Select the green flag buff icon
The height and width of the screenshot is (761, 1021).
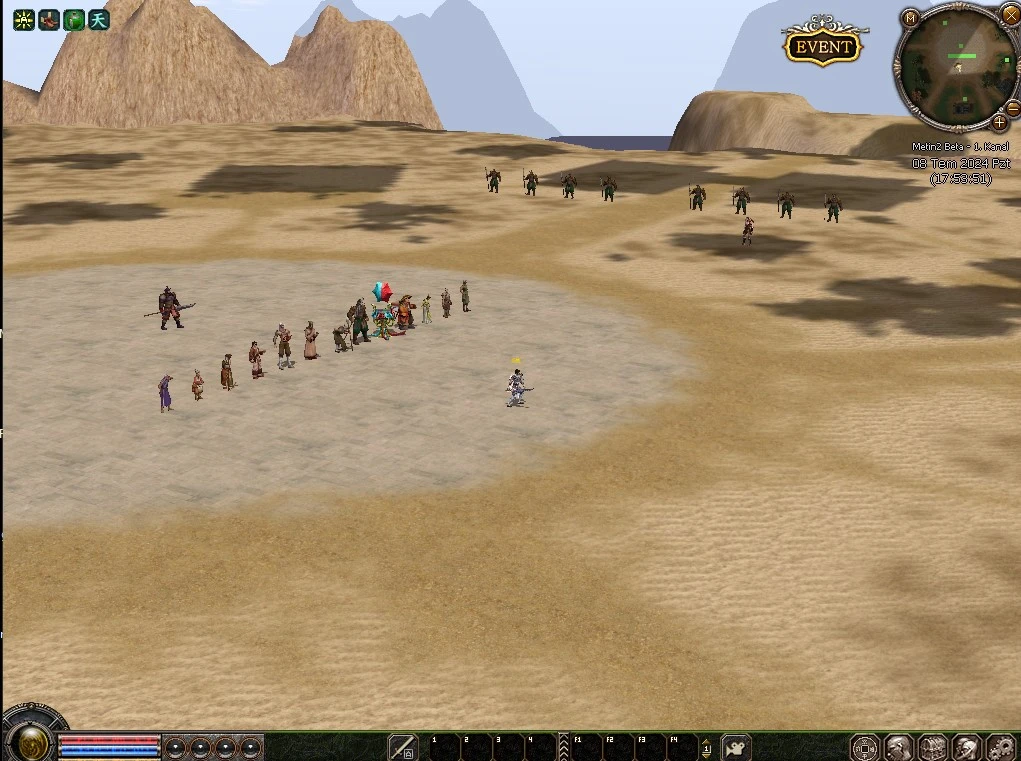tap(74, 19)
